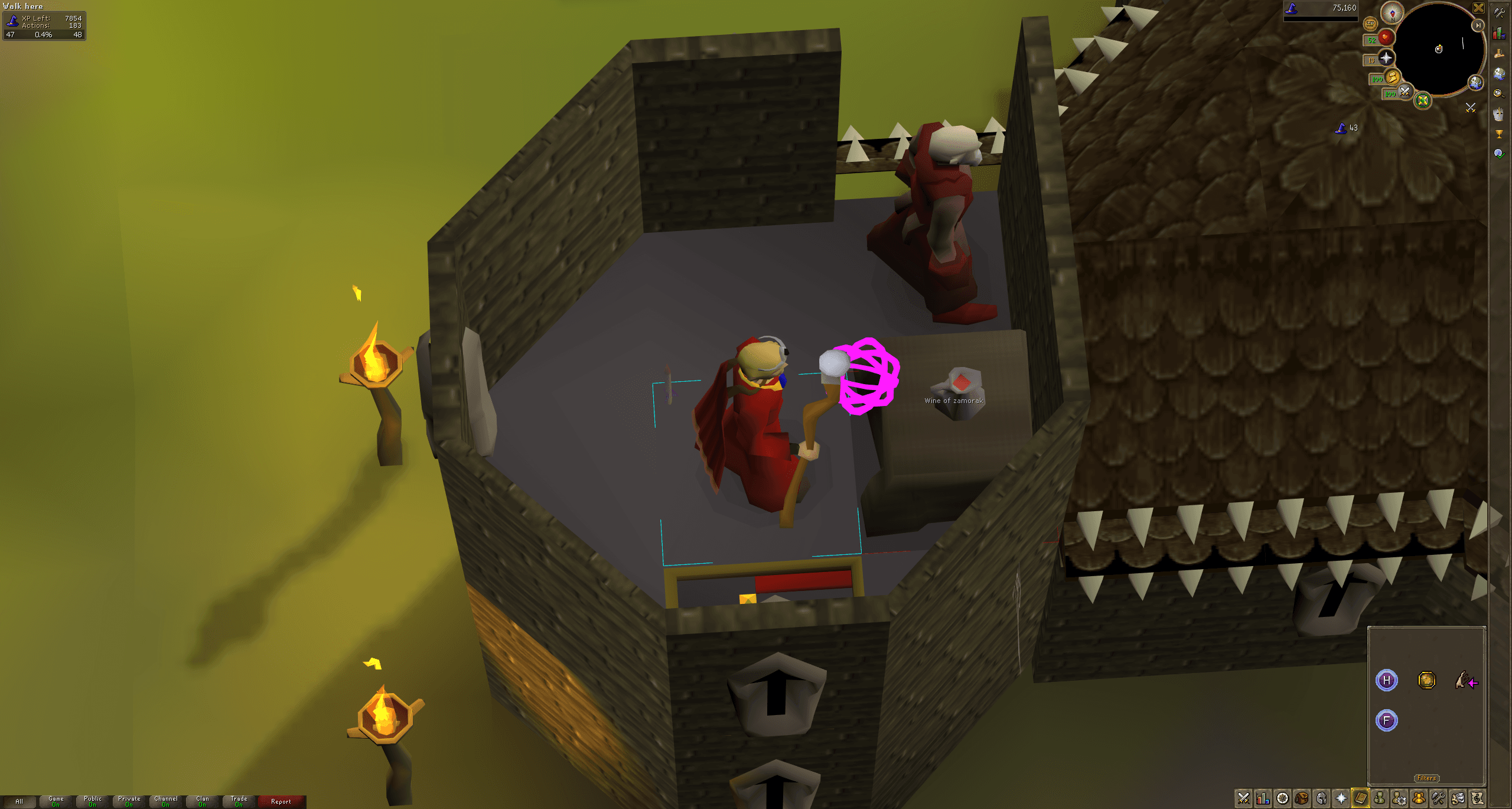Click the arrow button on the minimap edge
1512x809 pixels.
tap(1478, 26)
